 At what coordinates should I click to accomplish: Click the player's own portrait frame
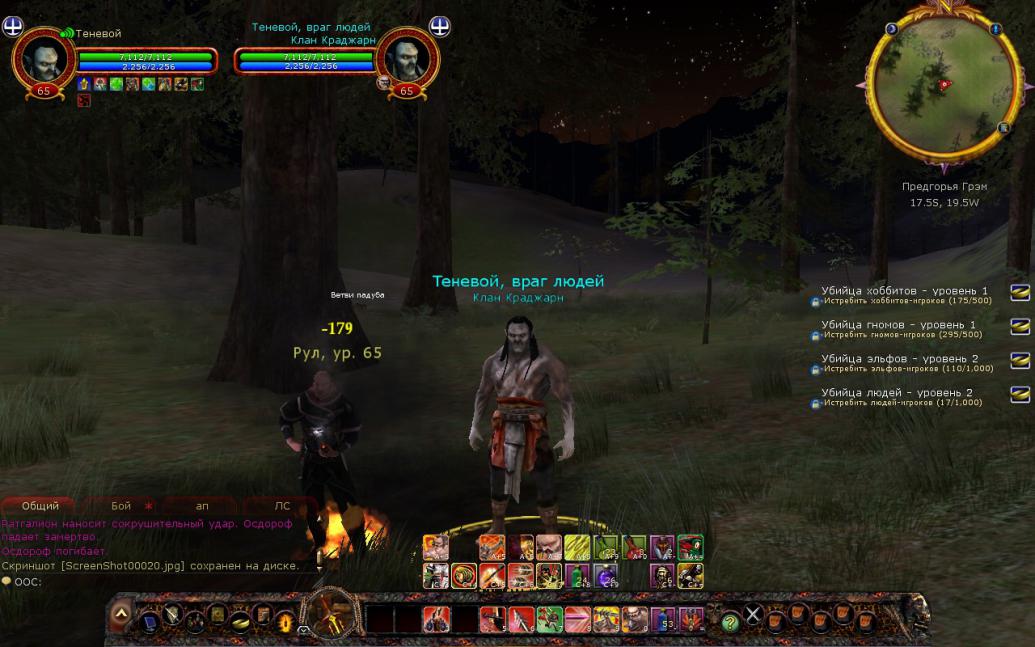pyautogui.click(x=43, y=58)
